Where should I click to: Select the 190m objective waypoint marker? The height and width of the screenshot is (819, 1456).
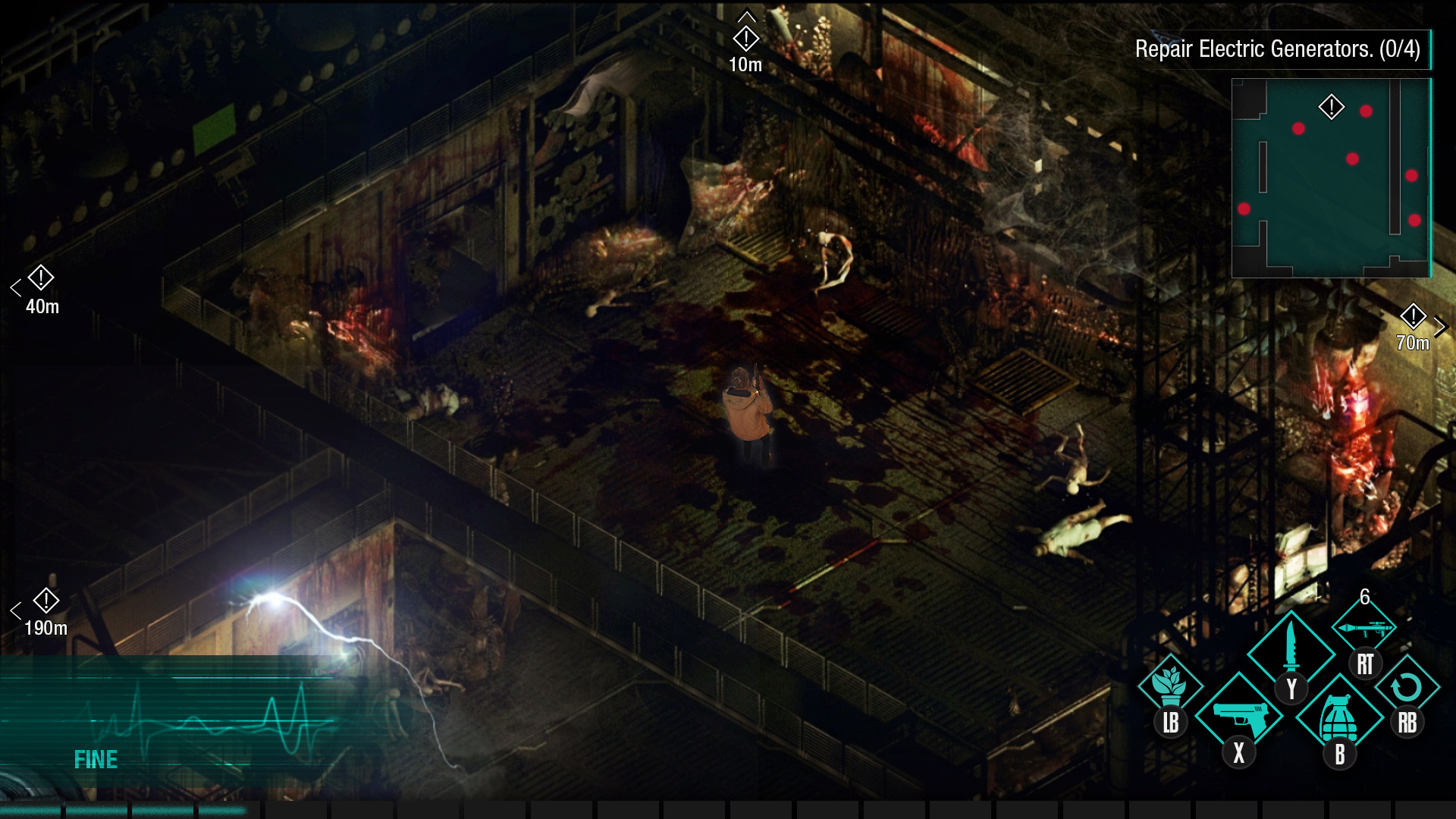tap(46, 601)
